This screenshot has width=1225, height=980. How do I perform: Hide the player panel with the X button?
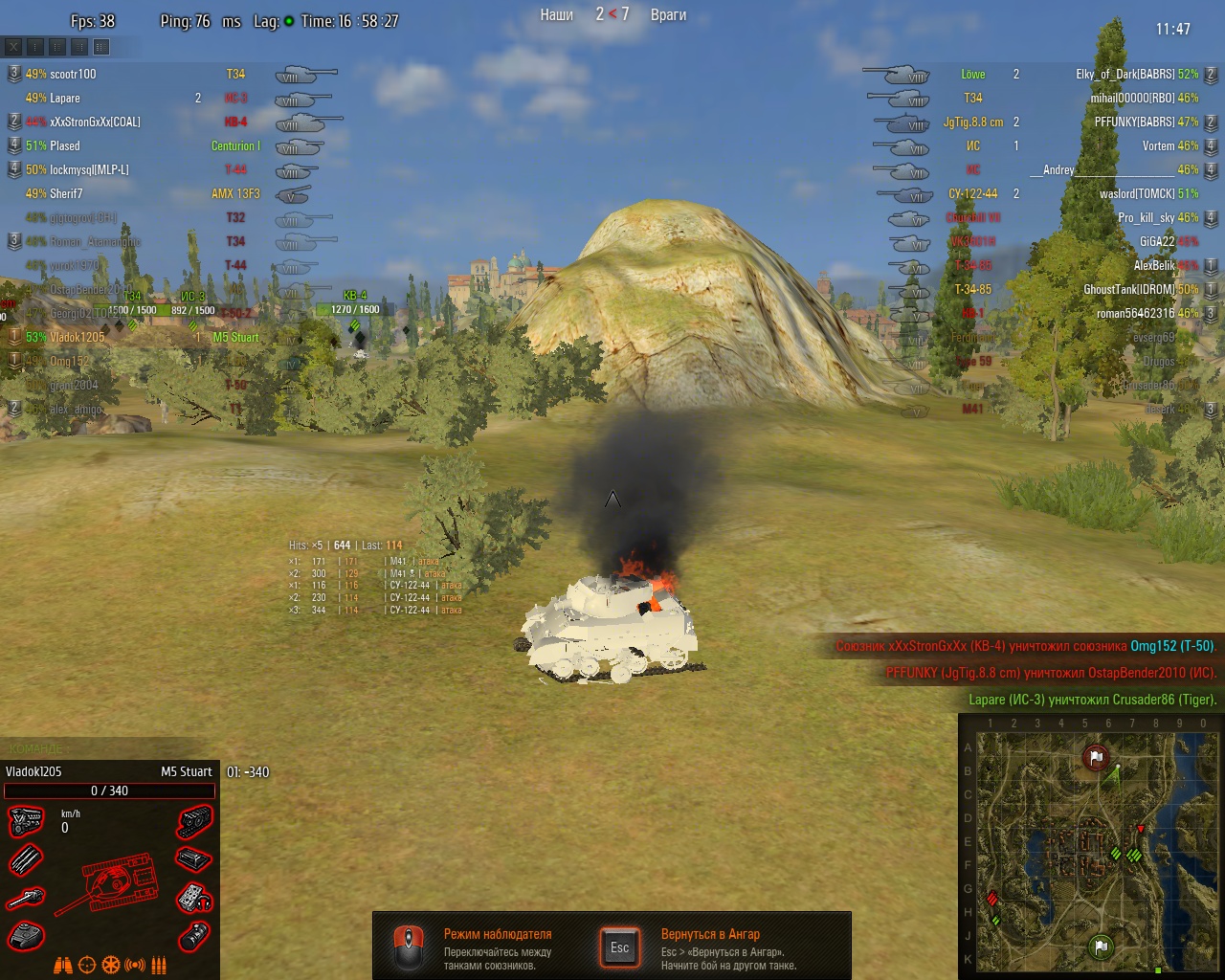click(x=13, y=46)
